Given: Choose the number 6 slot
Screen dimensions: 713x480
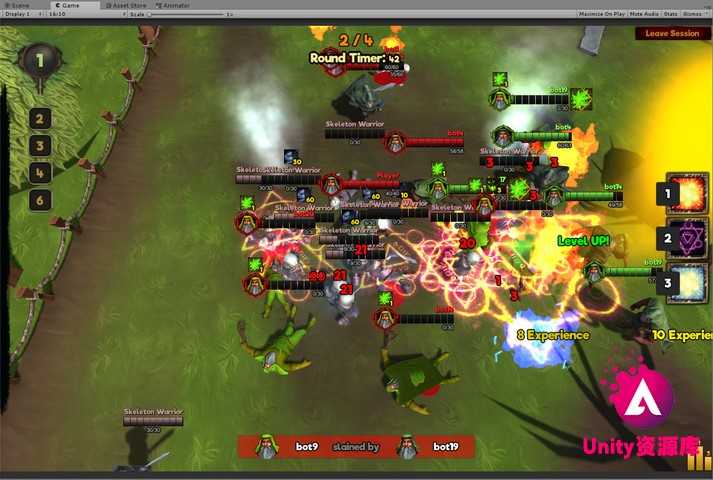Looking at the screenshot, I should (40, 199).
